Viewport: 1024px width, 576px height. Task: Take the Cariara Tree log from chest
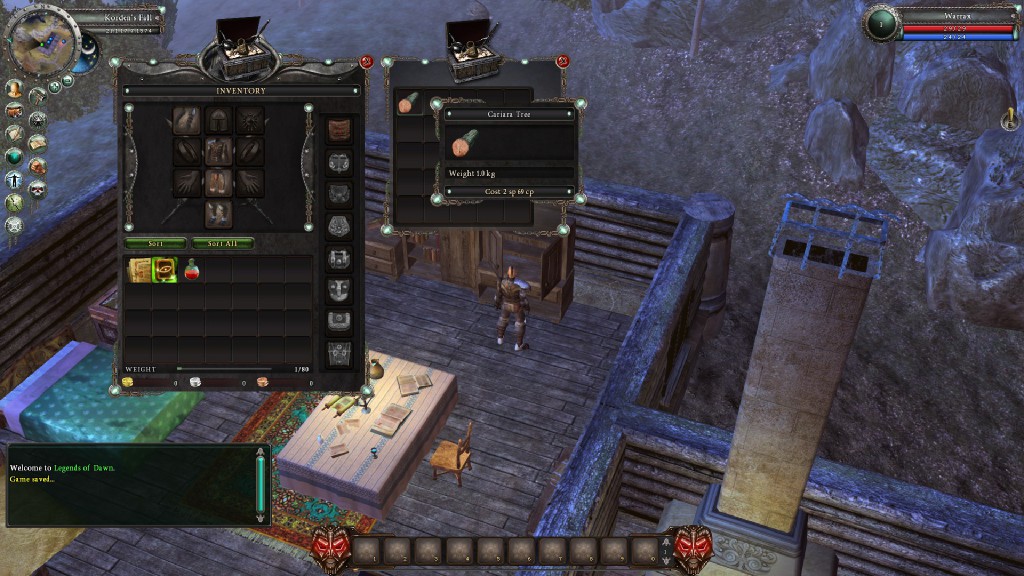click(408, 102)
